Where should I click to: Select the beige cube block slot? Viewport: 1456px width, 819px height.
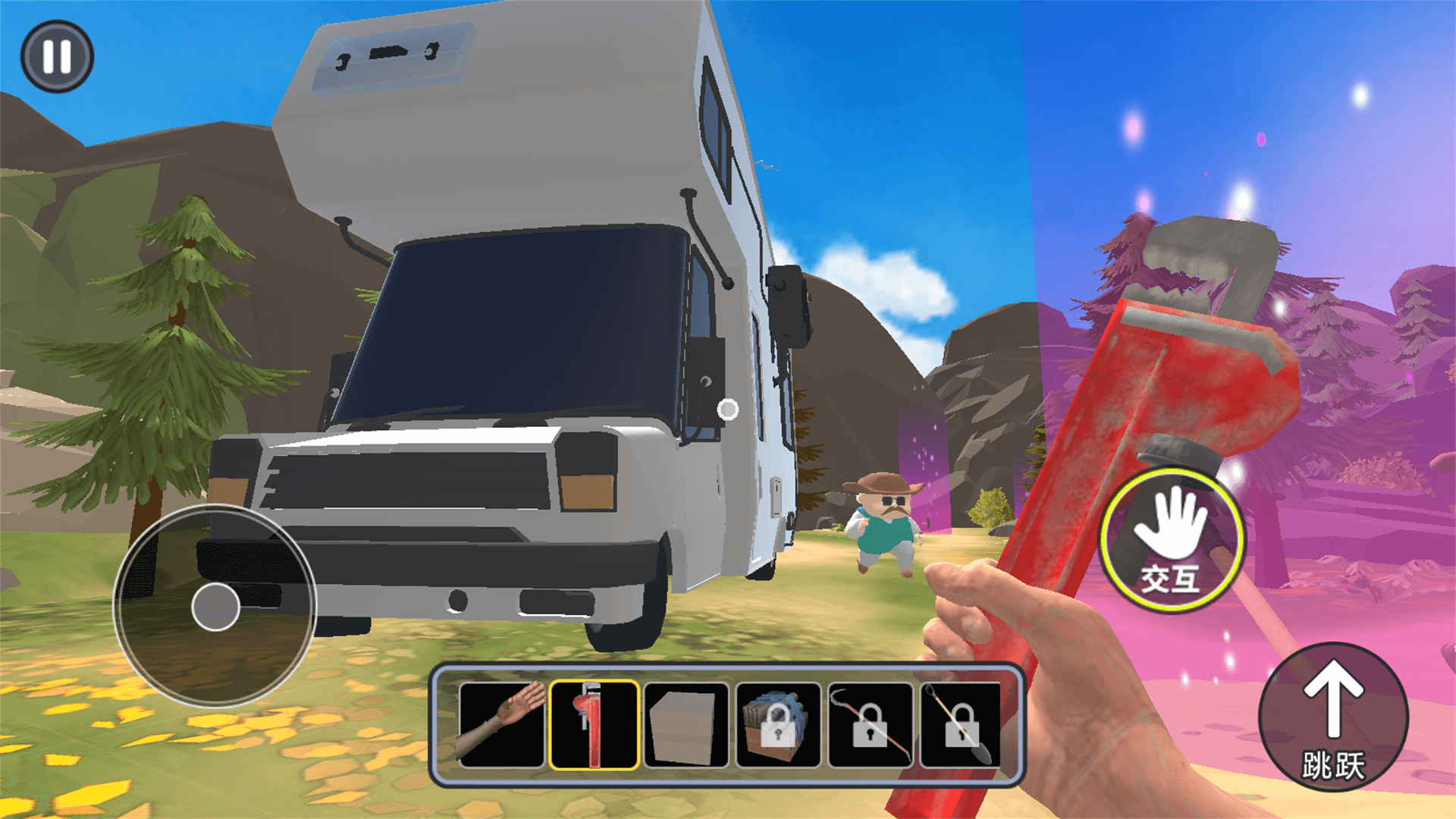[686, 725]
